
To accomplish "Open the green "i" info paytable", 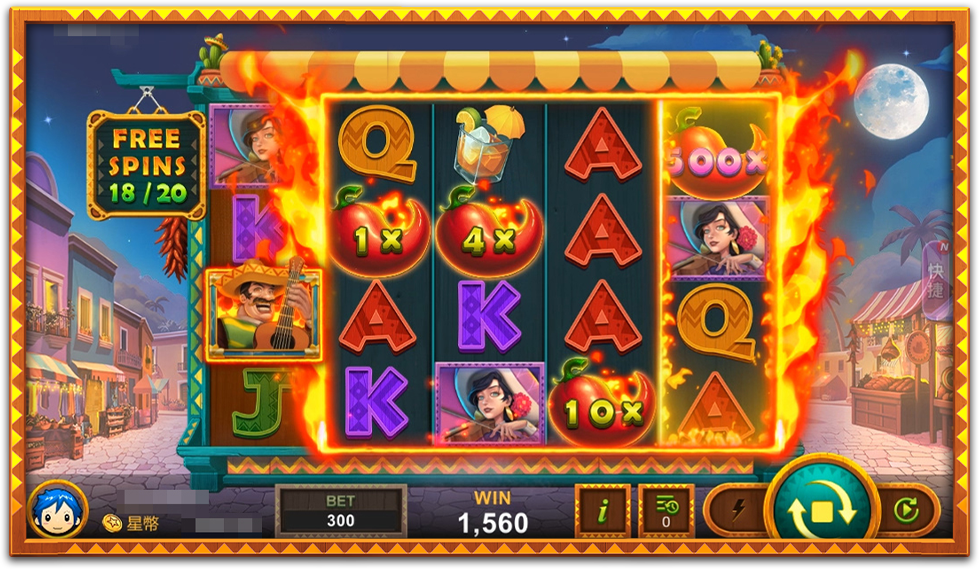I will click(602, 511).
